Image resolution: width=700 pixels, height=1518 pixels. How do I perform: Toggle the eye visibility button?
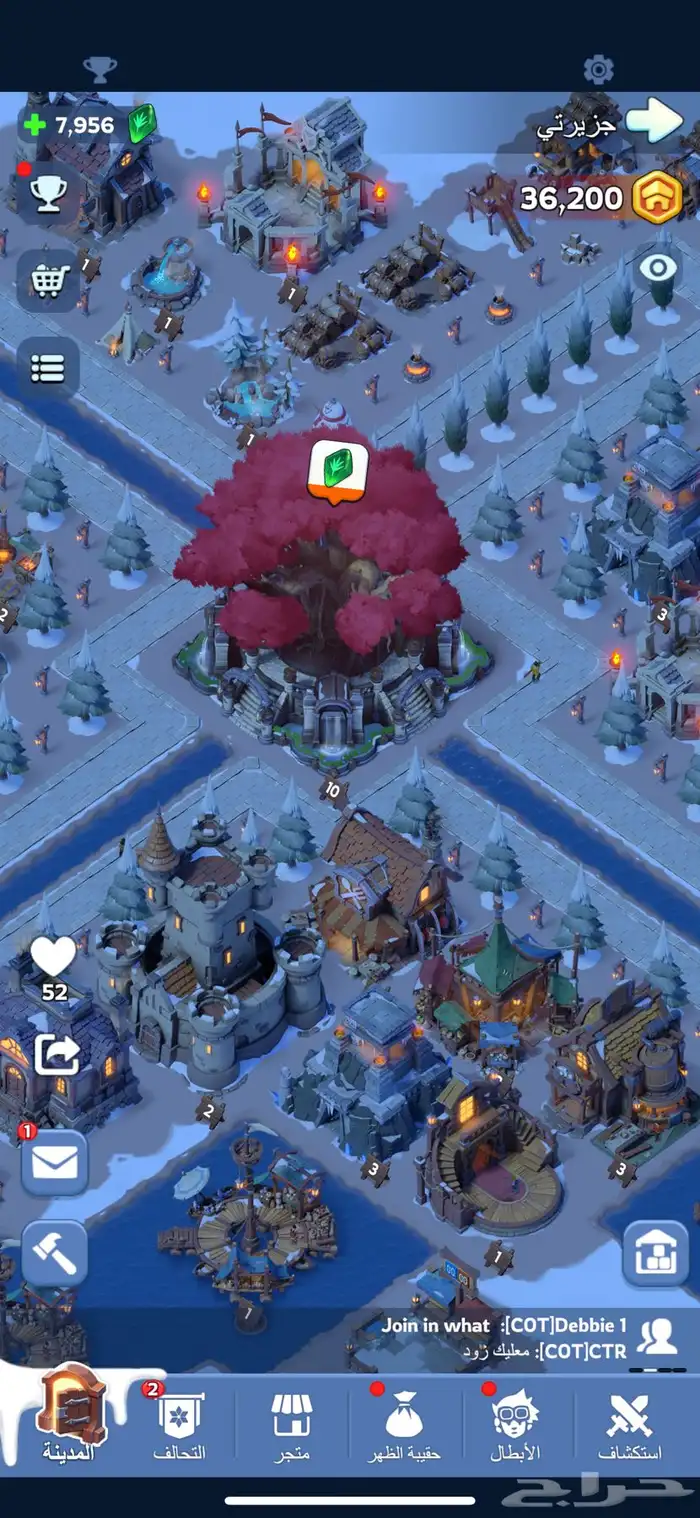coord(658,268)
